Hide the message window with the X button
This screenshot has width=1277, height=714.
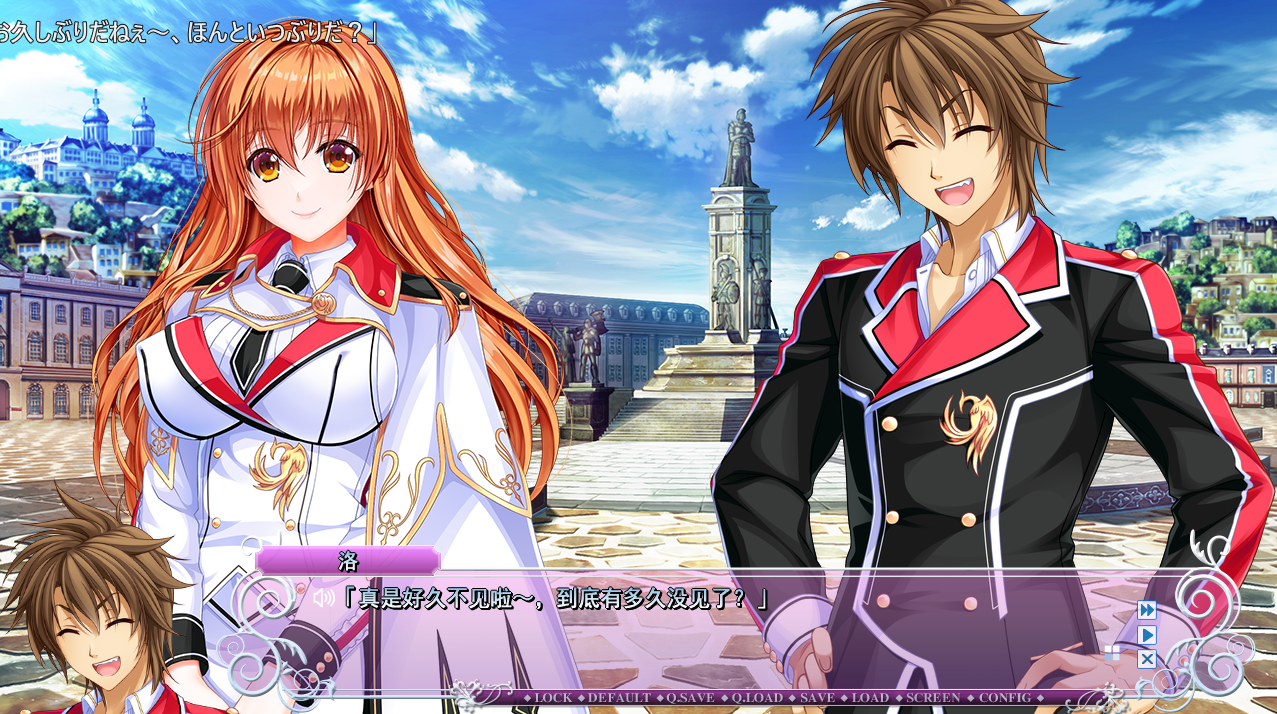[1147, 659]
